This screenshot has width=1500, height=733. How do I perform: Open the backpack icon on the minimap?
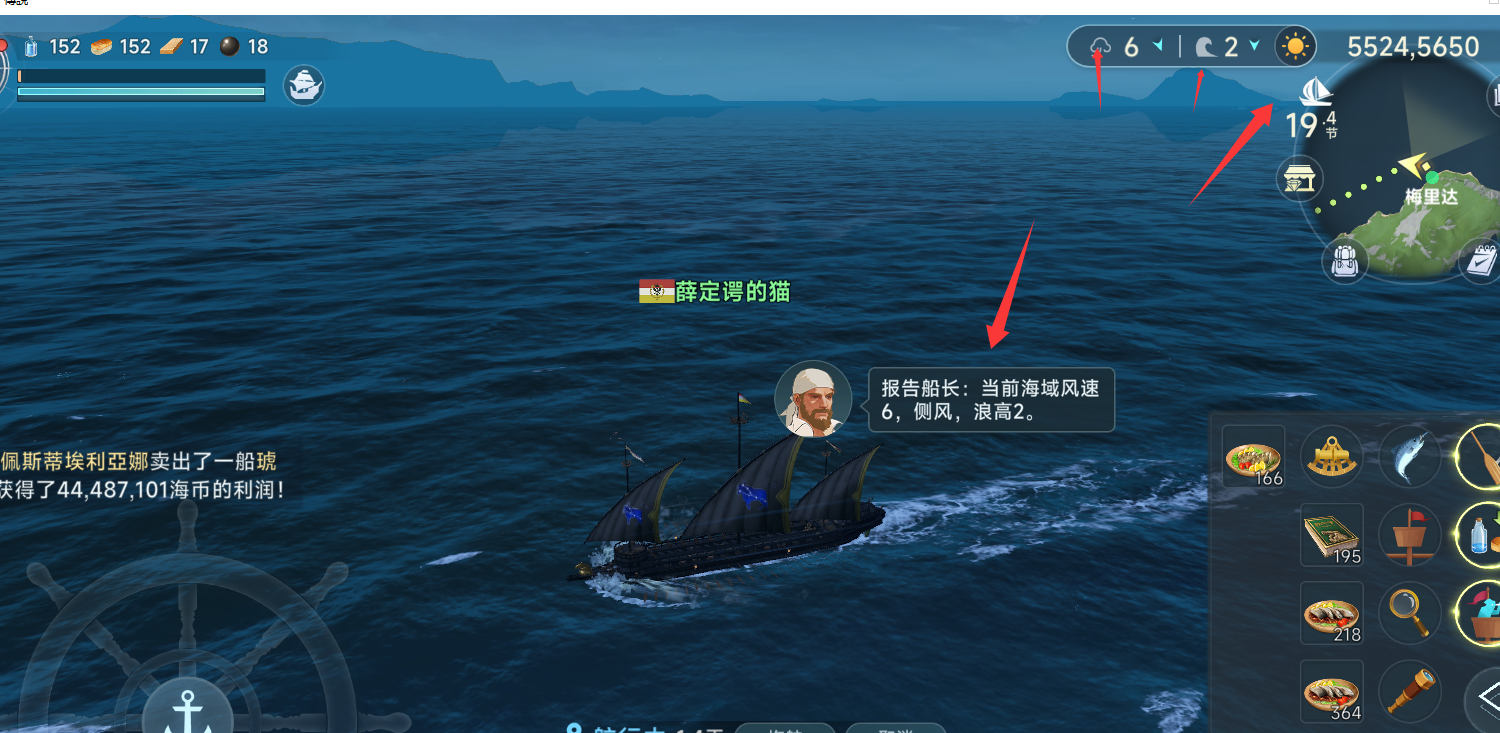click(x=1347, y=262)
